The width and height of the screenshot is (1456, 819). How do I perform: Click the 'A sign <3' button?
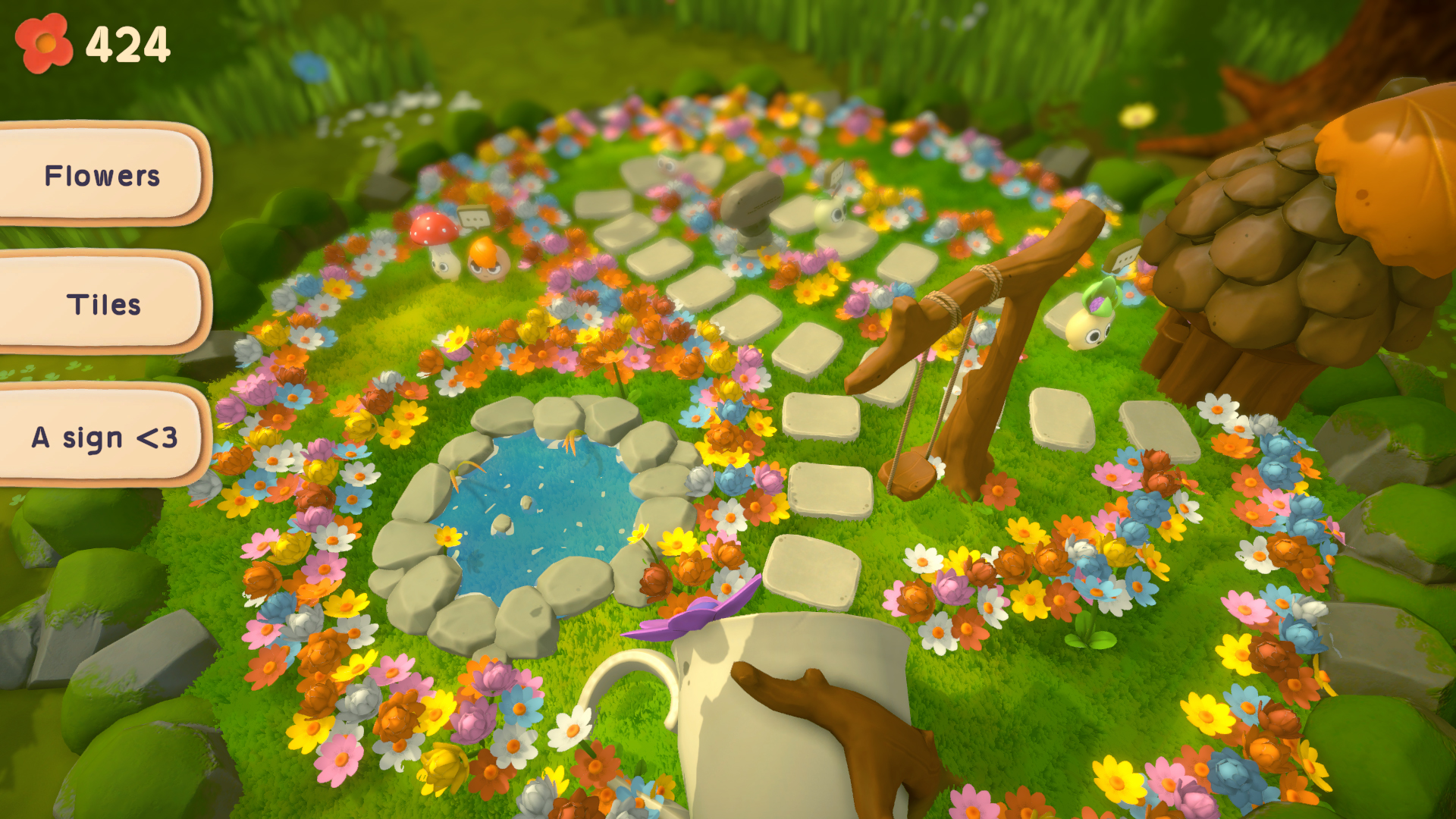tap(104, 437)
